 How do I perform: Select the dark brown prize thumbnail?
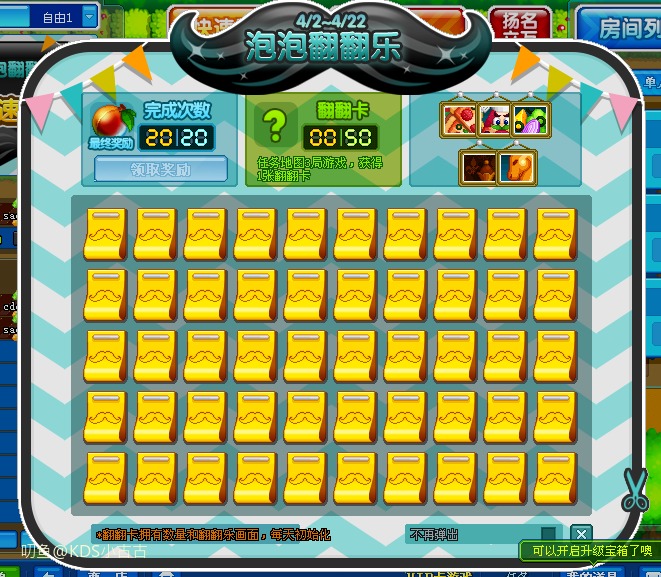(x=479, y=167)
